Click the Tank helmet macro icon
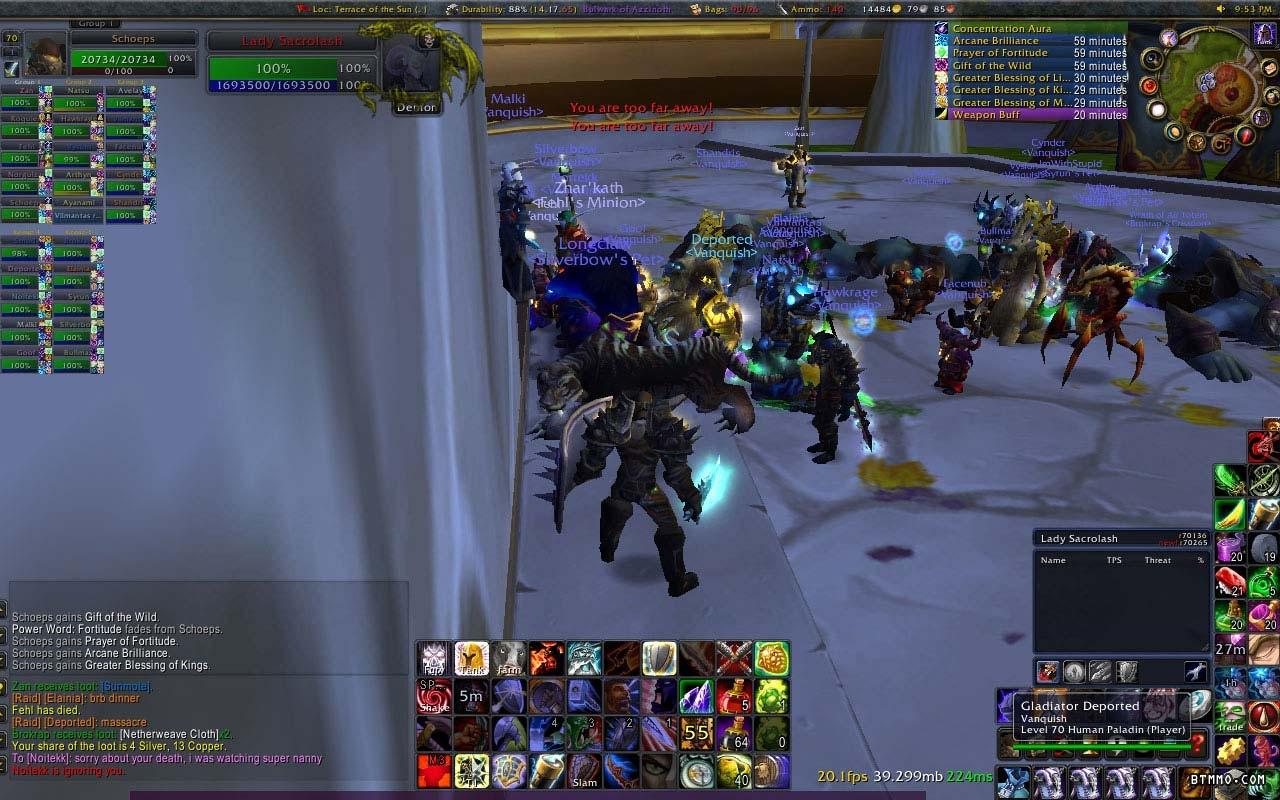Image resolution: width=1280 pixels, height=800 pixels. [x=472, y=659]
